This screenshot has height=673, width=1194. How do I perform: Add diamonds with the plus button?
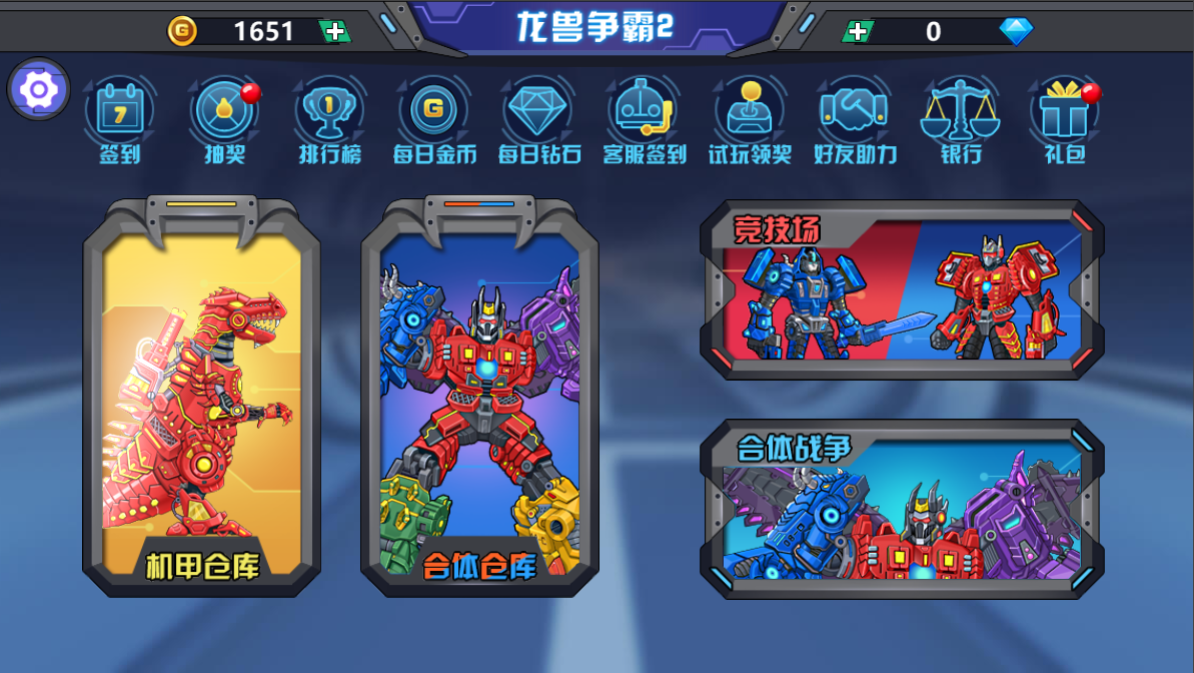tap(858, 31)
